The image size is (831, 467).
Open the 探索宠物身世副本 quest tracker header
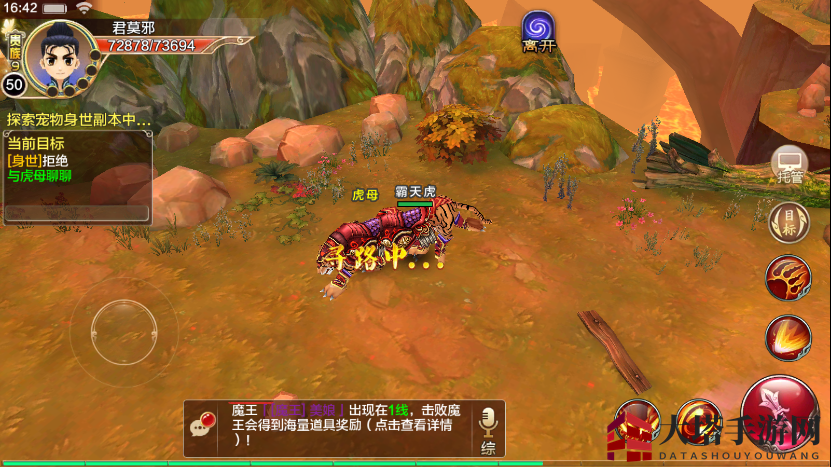tap(78, 119)
